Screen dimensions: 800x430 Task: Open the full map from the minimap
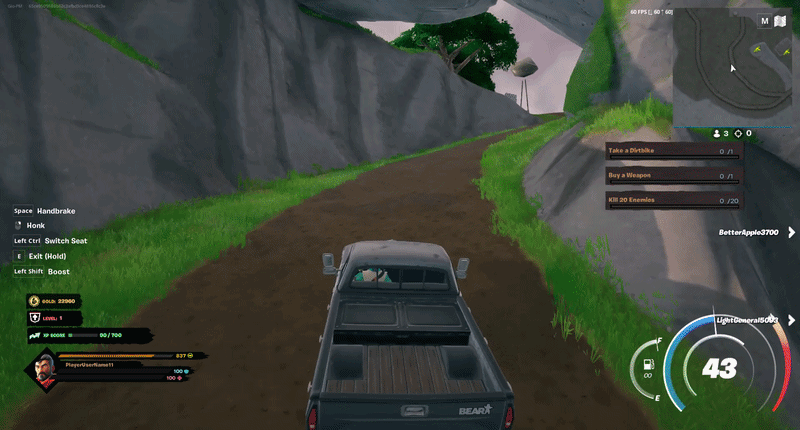coord(765,20)
